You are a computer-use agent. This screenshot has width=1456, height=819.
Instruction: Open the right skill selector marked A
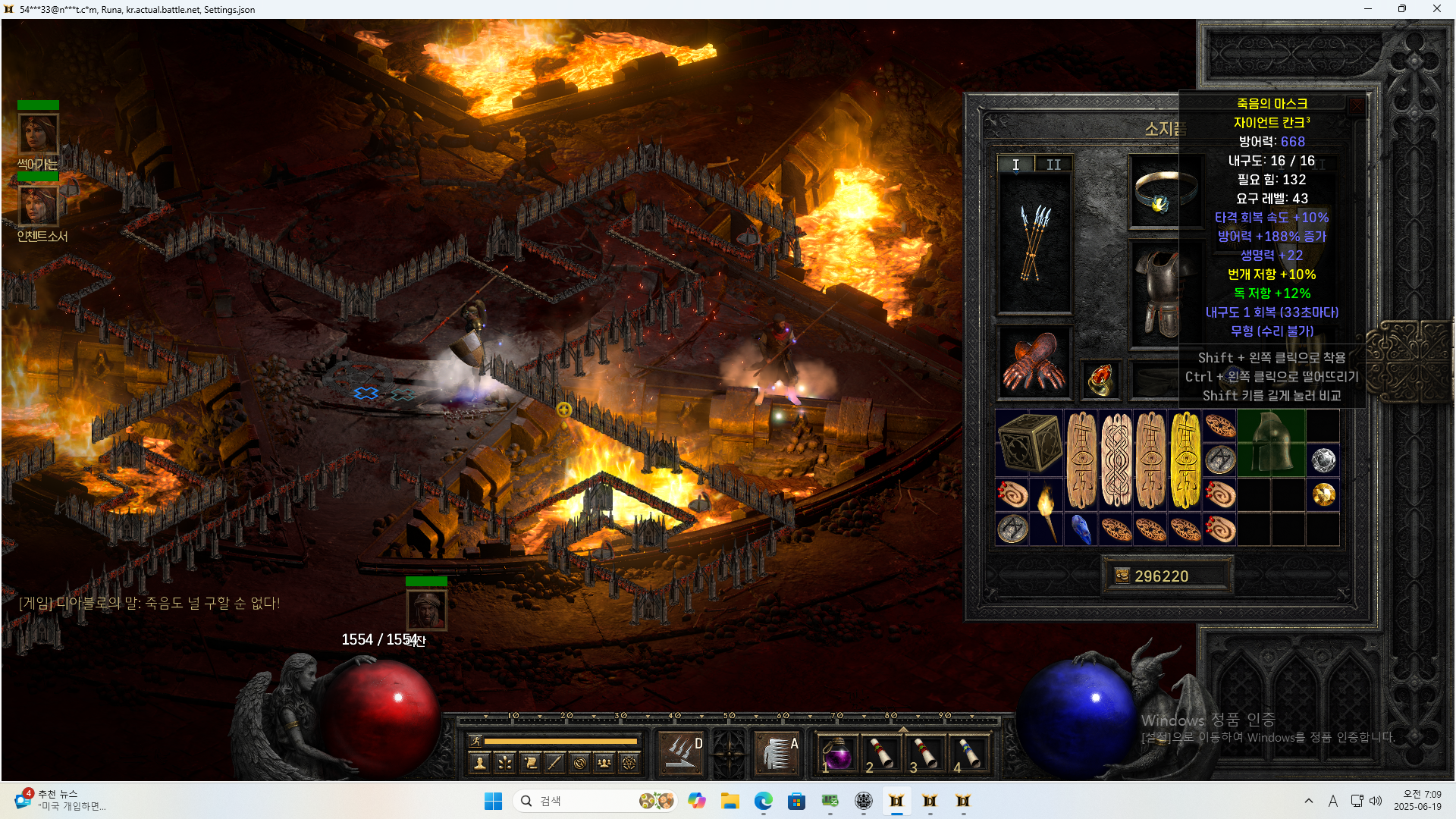tap(777, 753)
